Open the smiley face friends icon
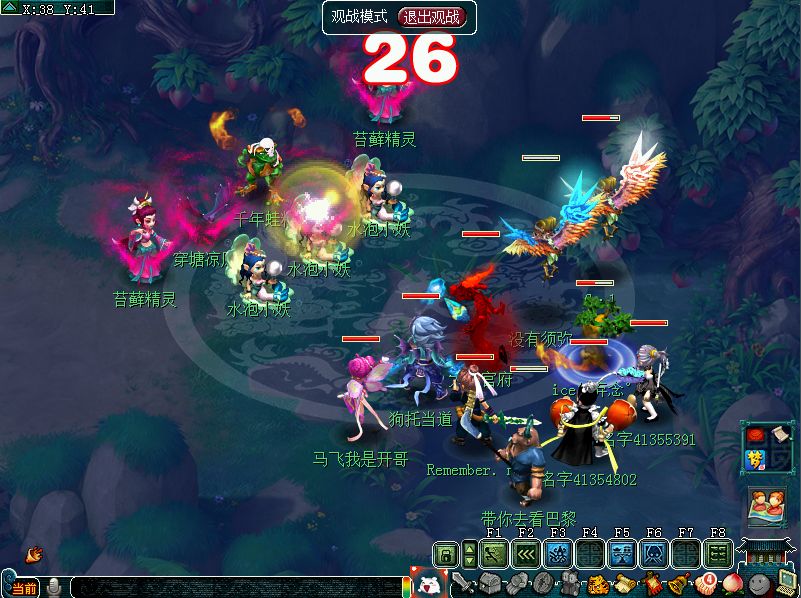801x598 pixels. 760,584
